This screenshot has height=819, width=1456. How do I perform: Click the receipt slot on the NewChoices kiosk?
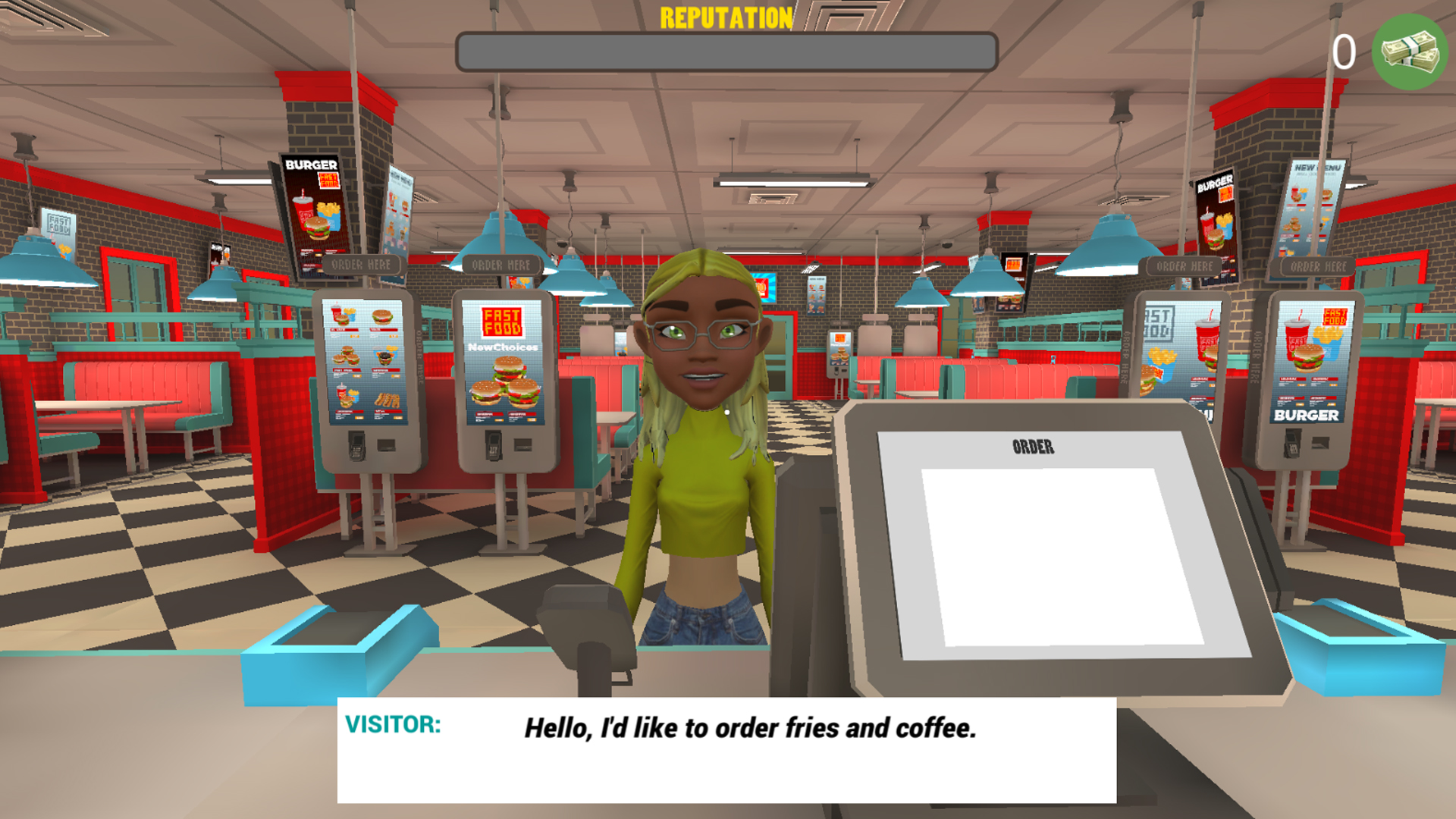[x=522, y=445]
